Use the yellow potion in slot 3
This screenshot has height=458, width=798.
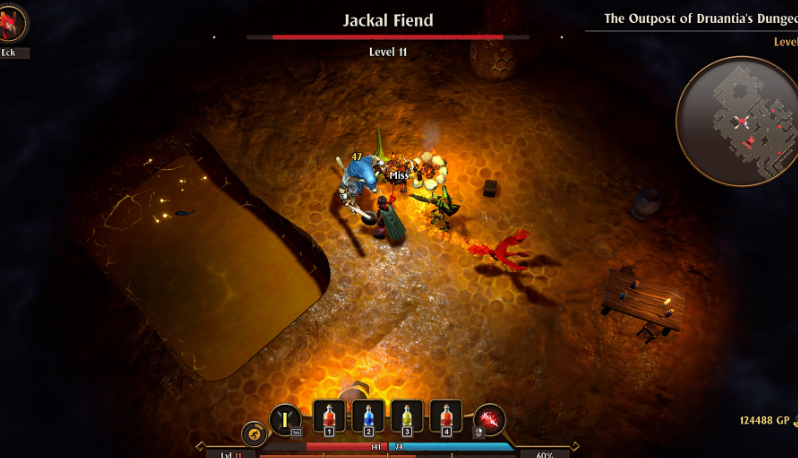tap(407, 418)
